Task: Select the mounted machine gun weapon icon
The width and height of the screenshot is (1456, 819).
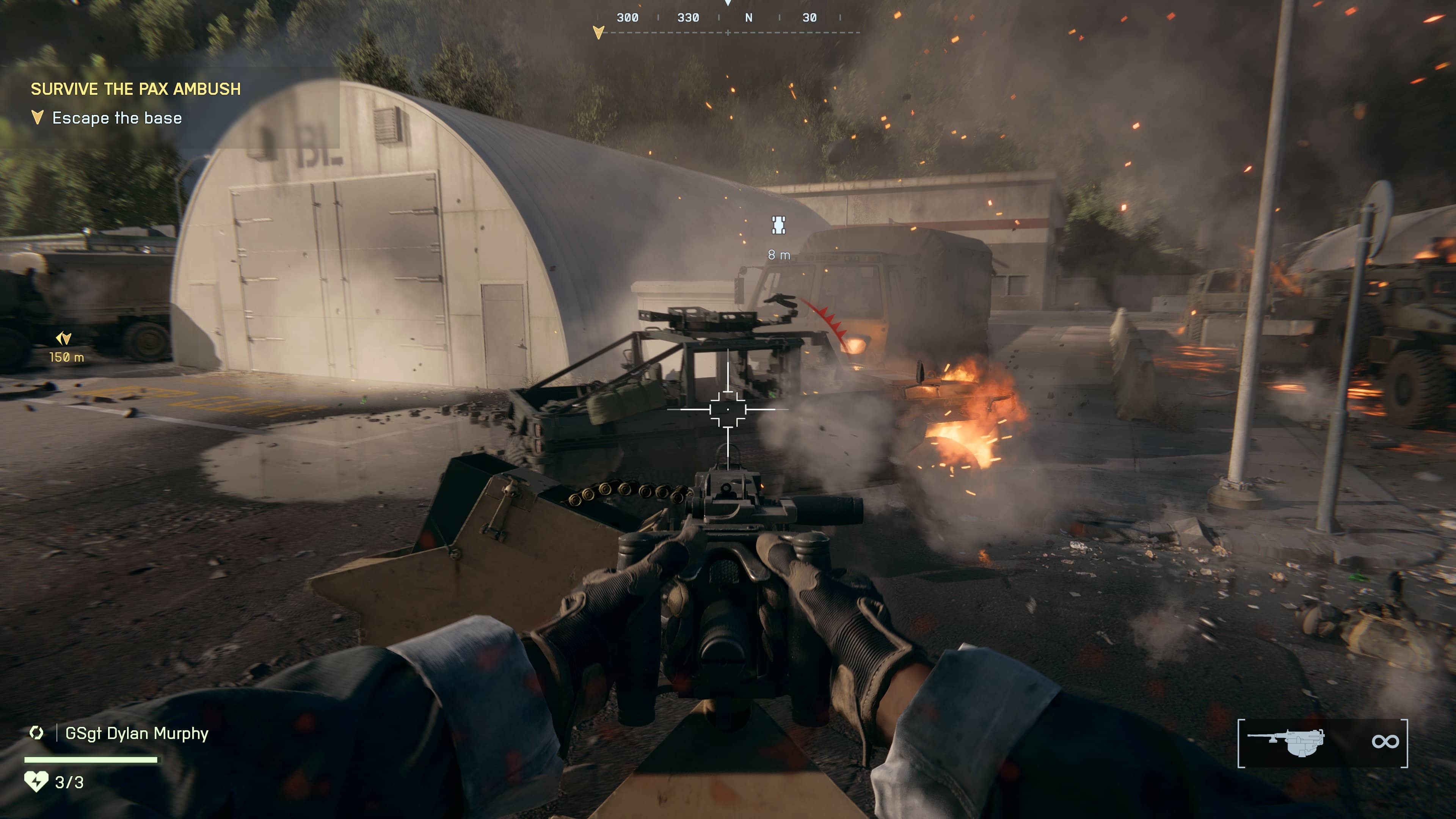Action: pos(1287,742)
